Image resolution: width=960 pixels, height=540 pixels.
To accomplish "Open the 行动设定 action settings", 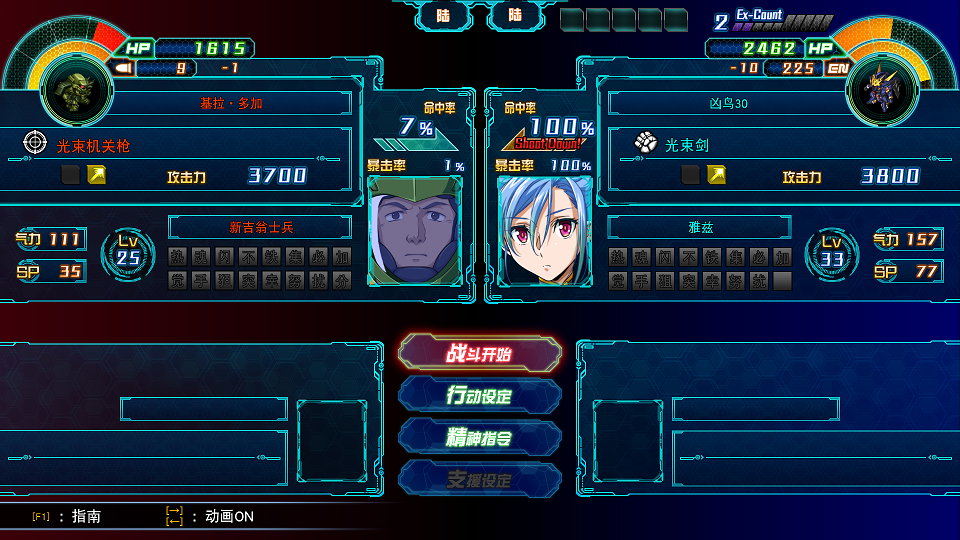I will pyautogui.click(x=479, y=395).
